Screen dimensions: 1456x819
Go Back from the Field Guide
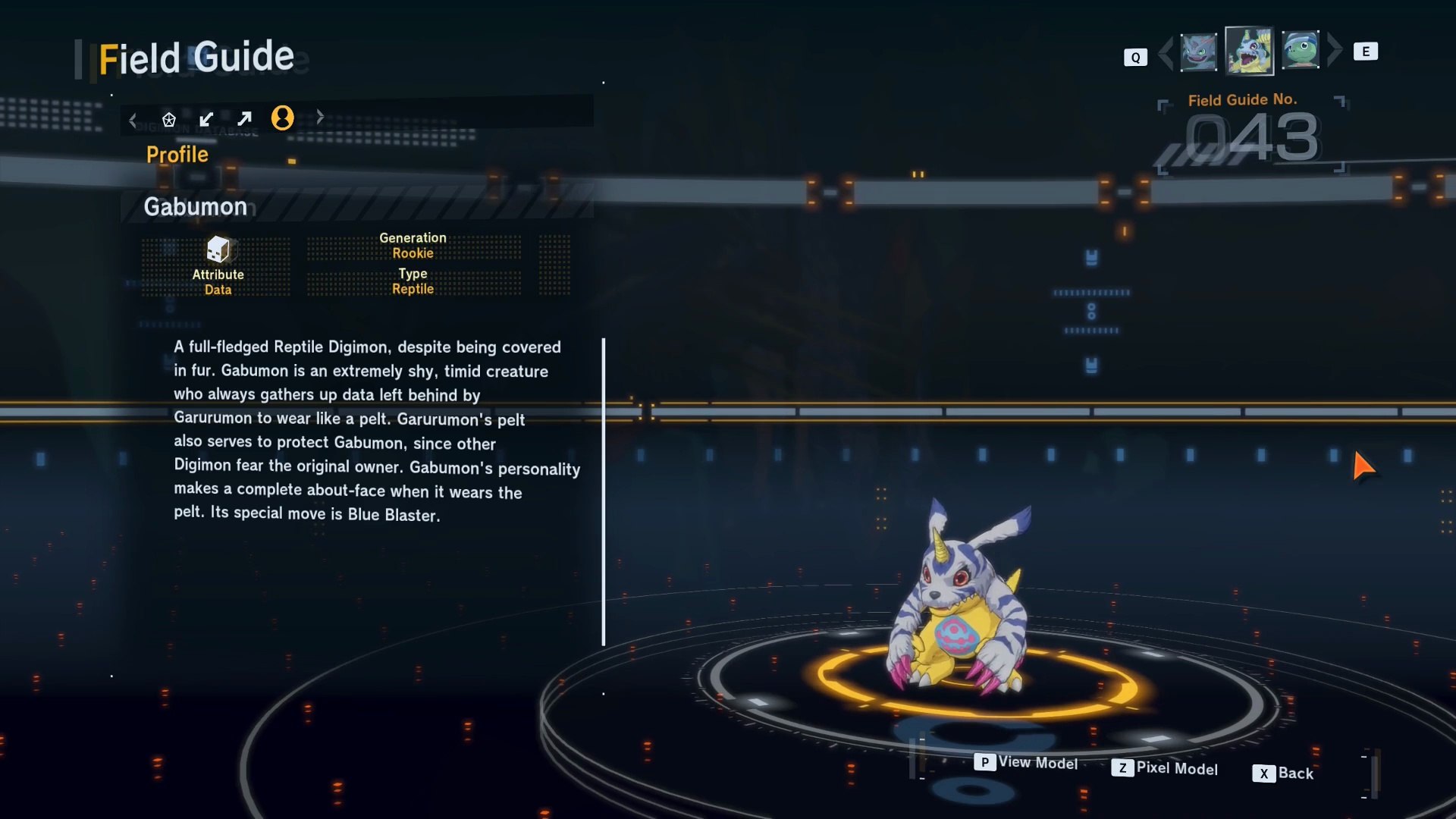pyautogui.click(x=1283, y=773)
